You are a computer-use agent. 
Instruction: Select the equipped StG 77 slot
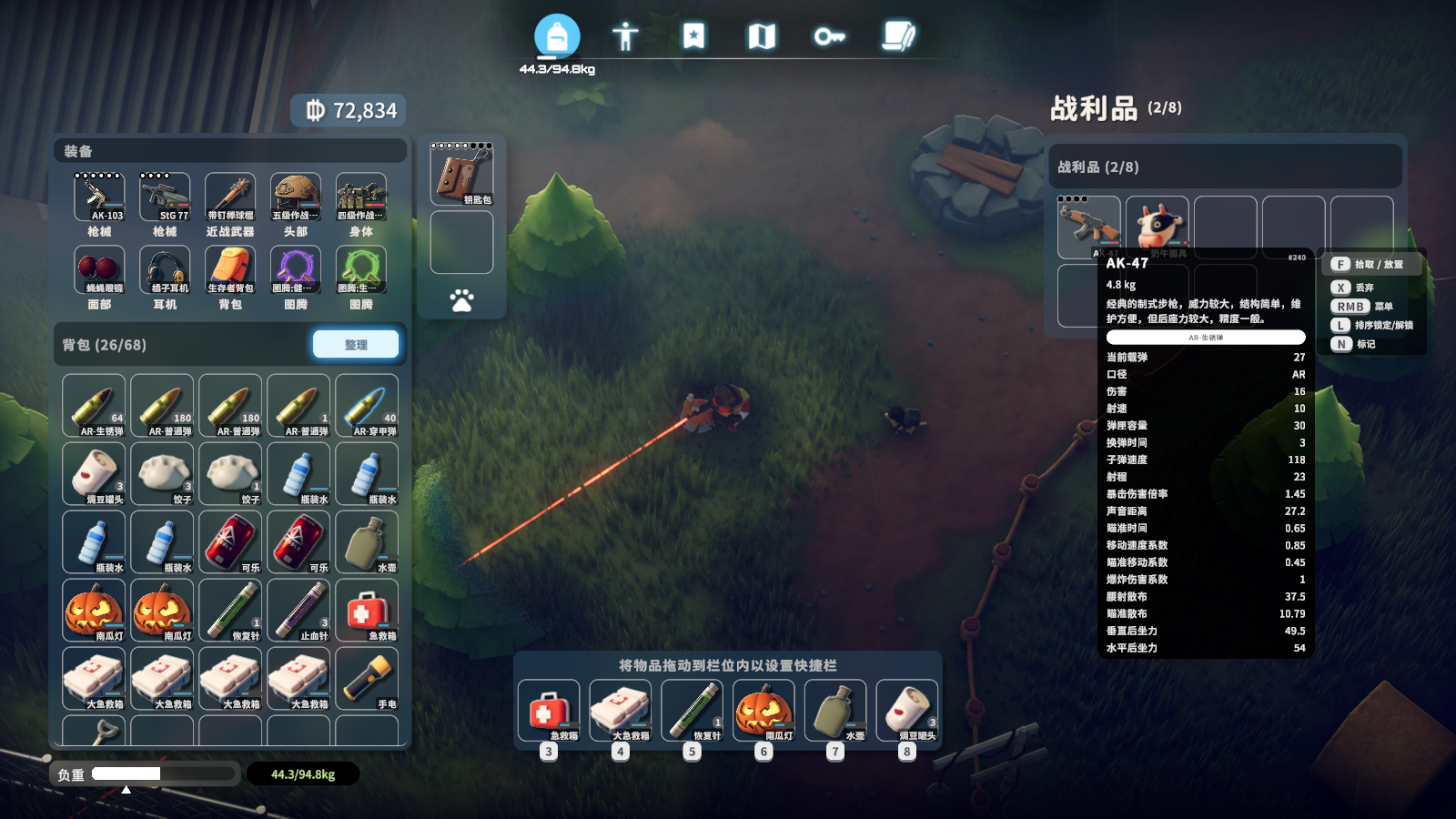click(165, 197)
